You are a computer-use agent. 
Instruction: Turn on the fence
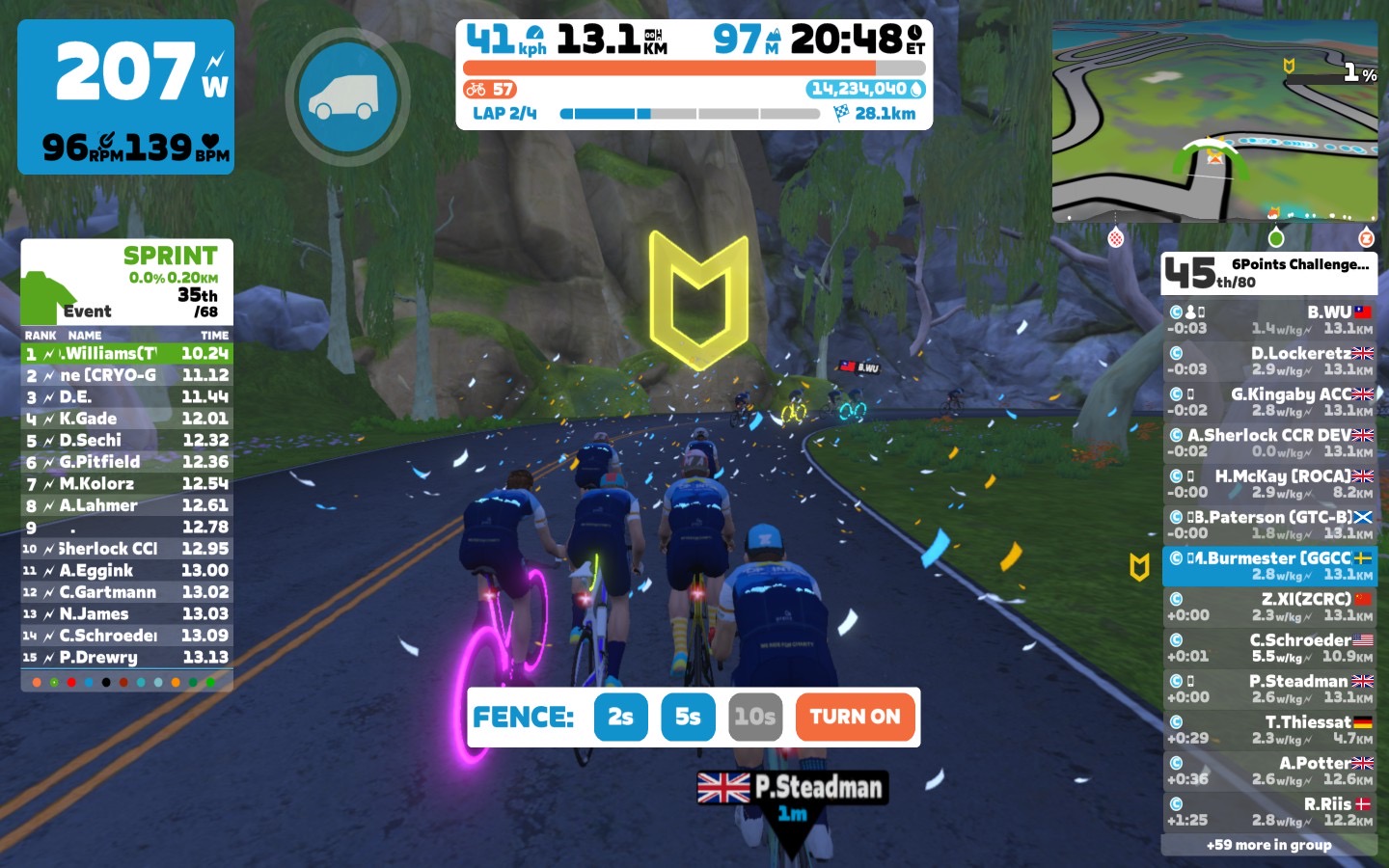(x=855, y=717)
